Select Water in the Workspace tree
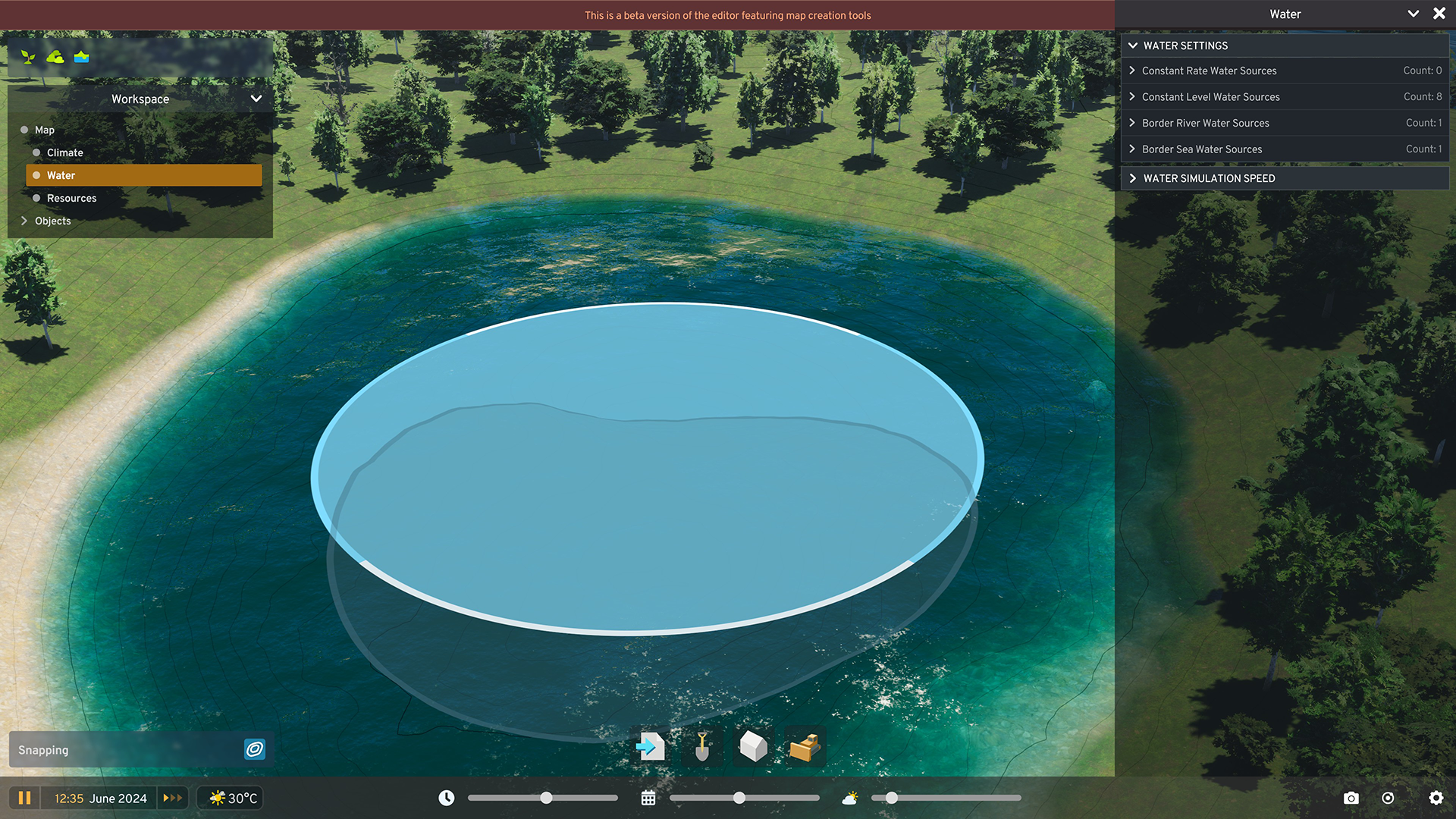This screenshot has width=1456, height=819. tap(61, 175)
